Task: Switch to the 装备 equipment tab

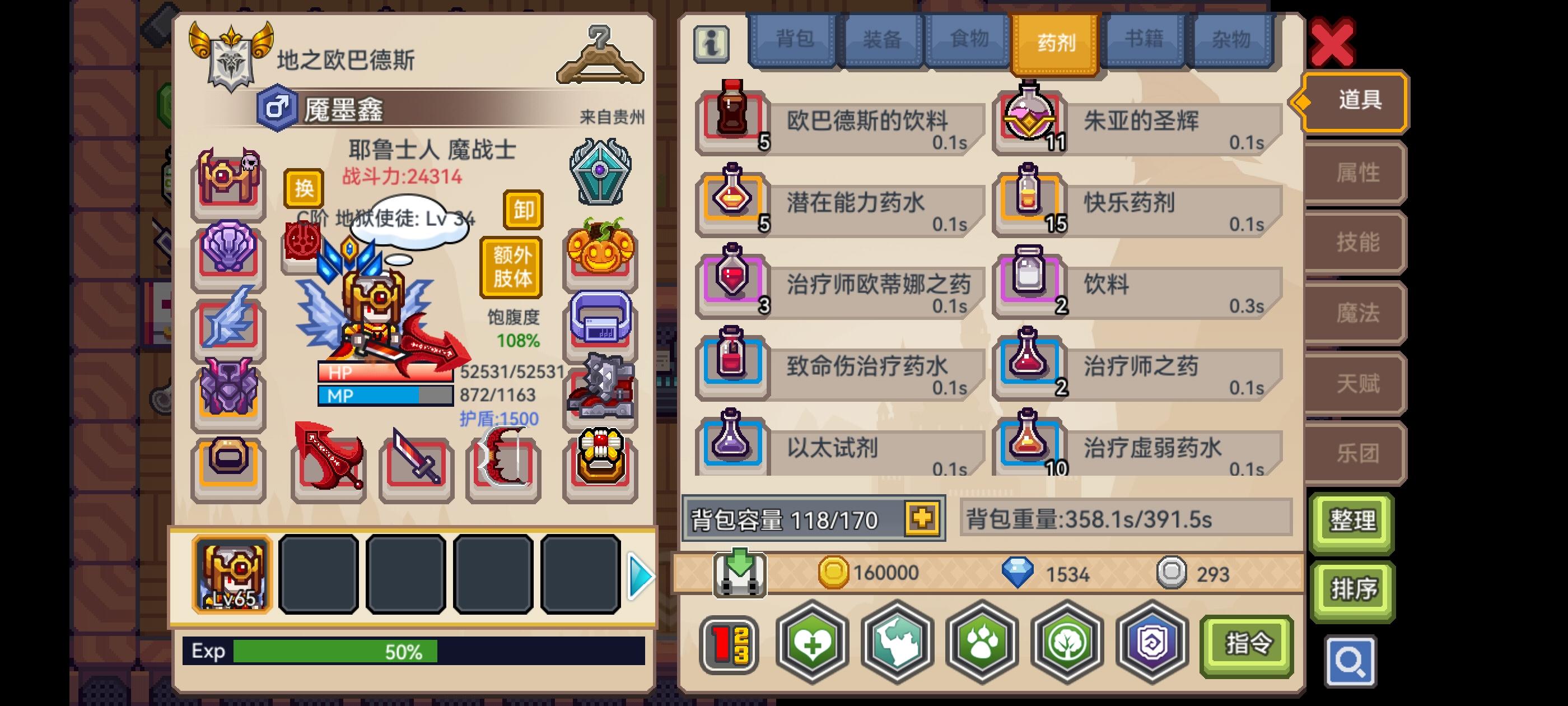Action: (x=881, y=40)
